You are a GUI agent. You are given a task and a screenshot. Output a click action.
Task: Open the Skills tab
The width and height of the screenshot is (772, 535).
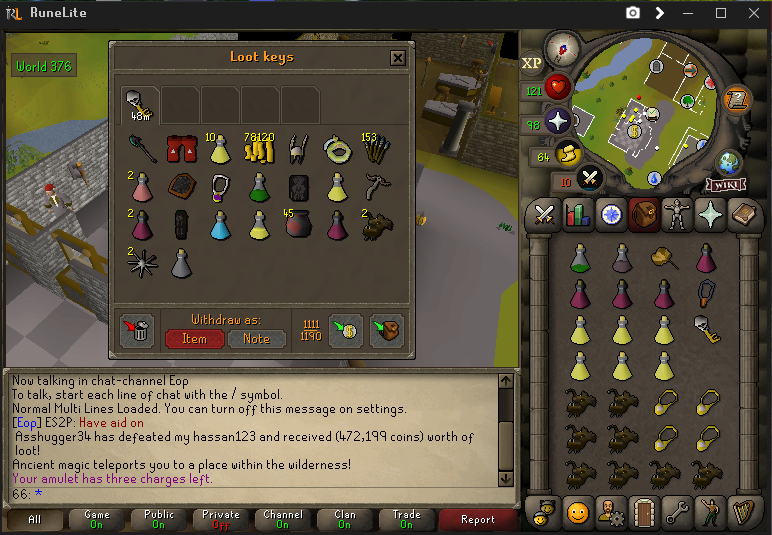point(578,214)
